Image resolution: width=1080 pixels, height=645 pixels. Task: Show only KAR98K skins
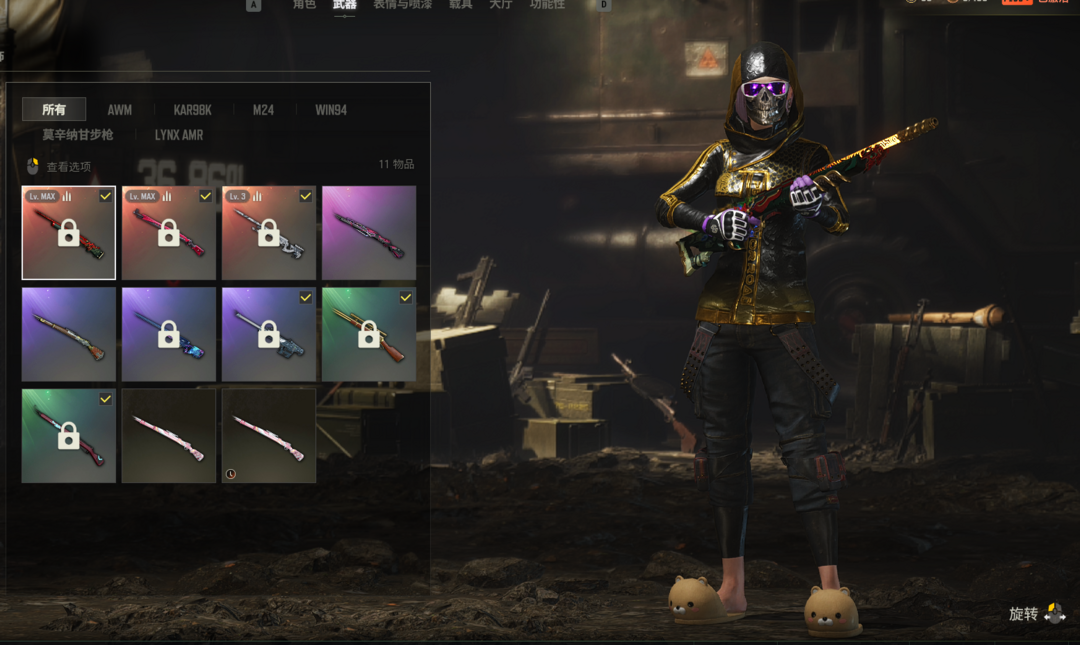192,110
